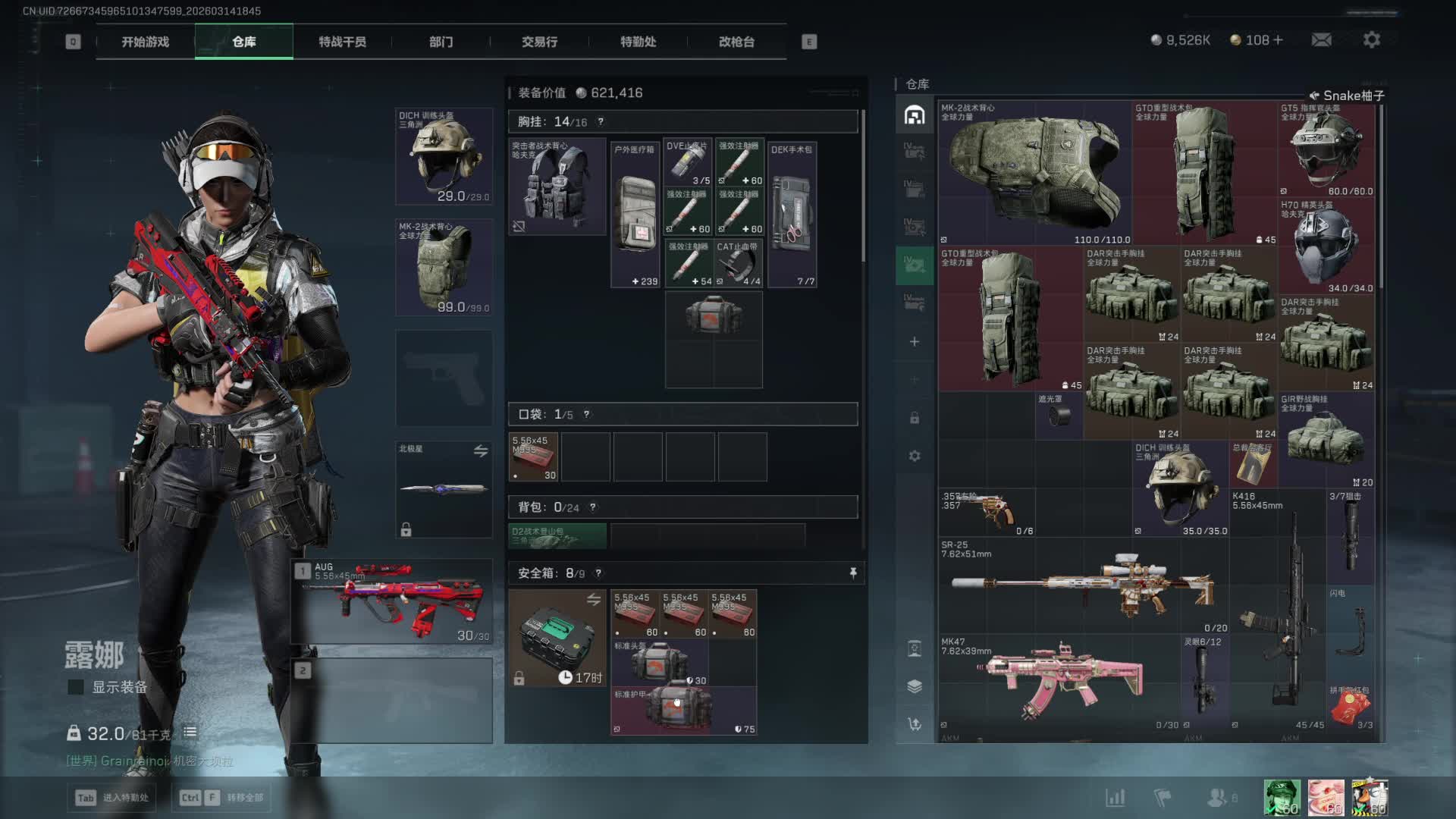Pick the 户外医疗箱 medical kit

point(635,214)
